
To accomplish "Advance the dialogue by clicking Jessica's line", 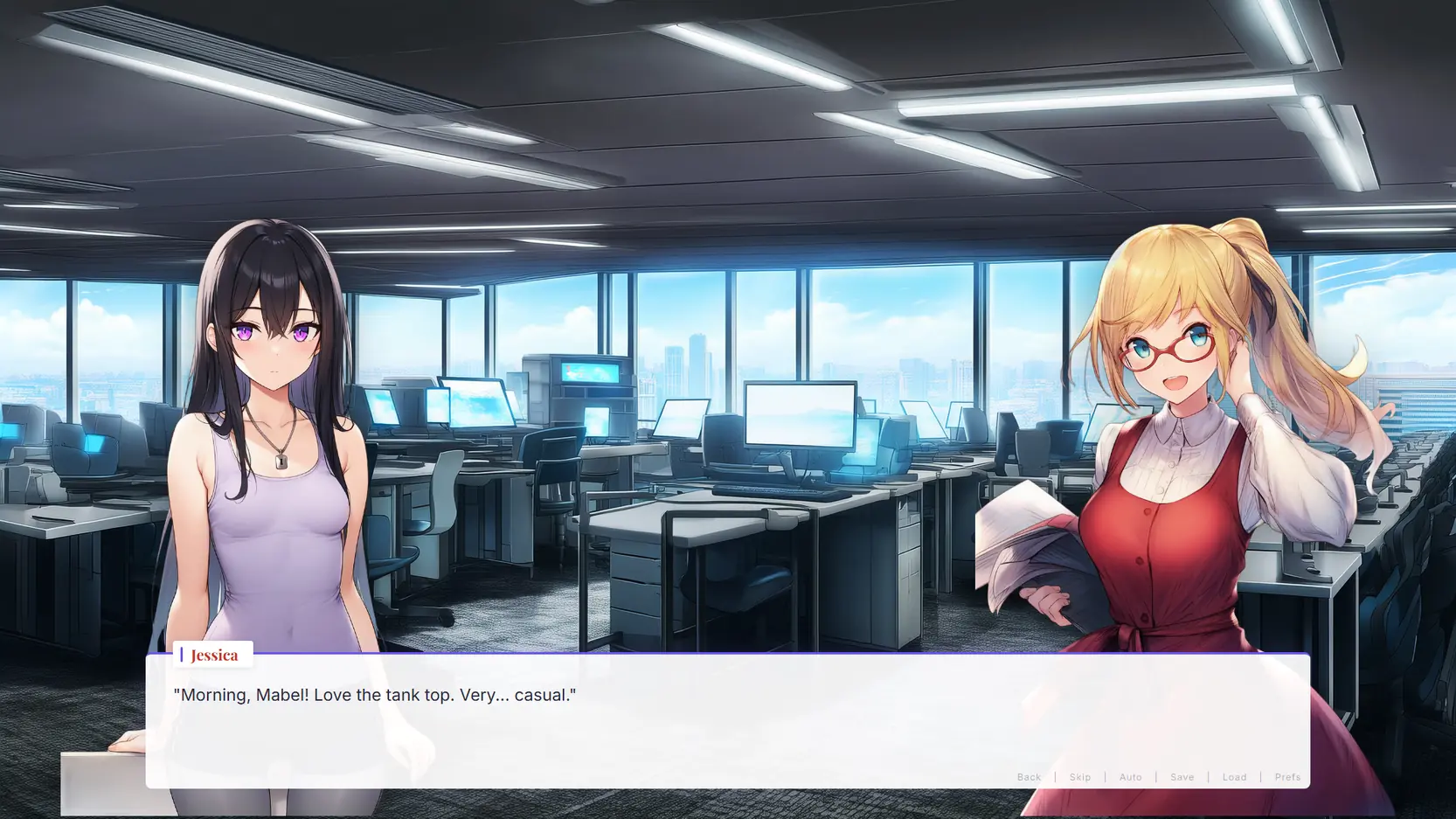I will point(375,695).
